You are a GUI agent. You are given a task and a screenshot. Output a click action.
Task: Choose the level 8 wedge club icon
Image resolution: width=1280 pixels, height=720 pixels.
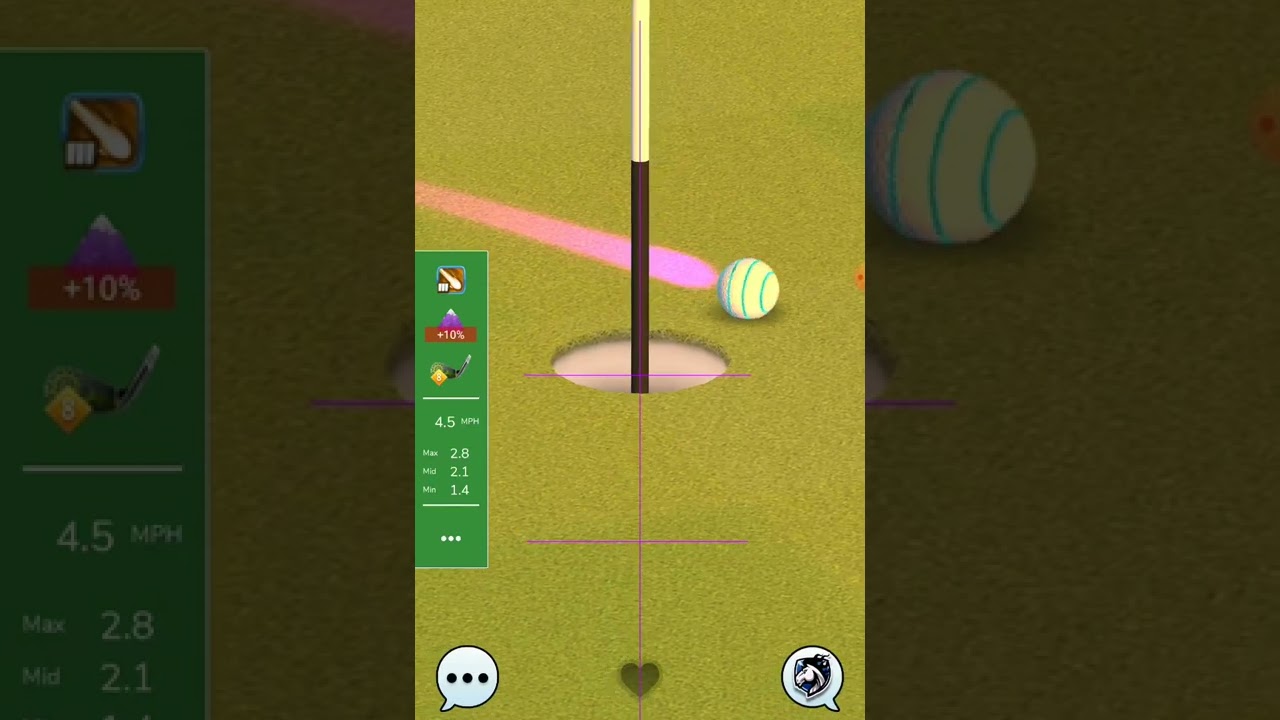451,371
